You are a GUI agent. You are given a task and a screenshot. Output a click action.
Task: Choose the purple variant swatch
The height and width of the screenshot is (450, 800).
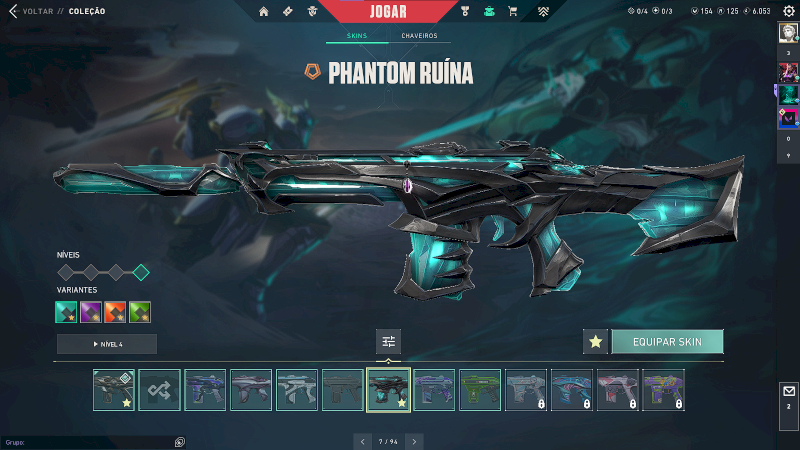tap(91, 312)
